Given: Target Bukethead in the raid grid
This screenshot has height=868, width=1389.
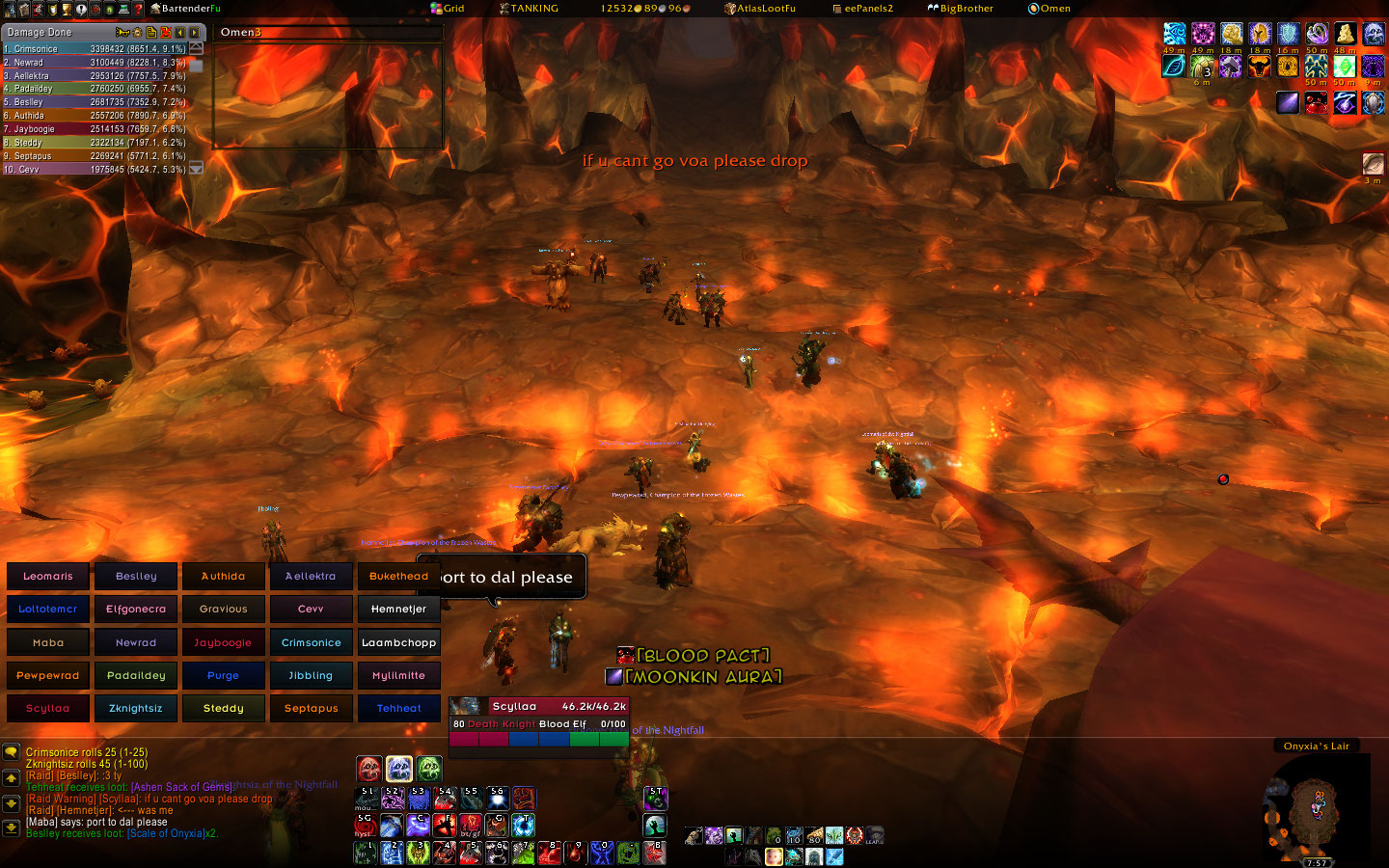Looking at the screenshot, I should (398, 576).
